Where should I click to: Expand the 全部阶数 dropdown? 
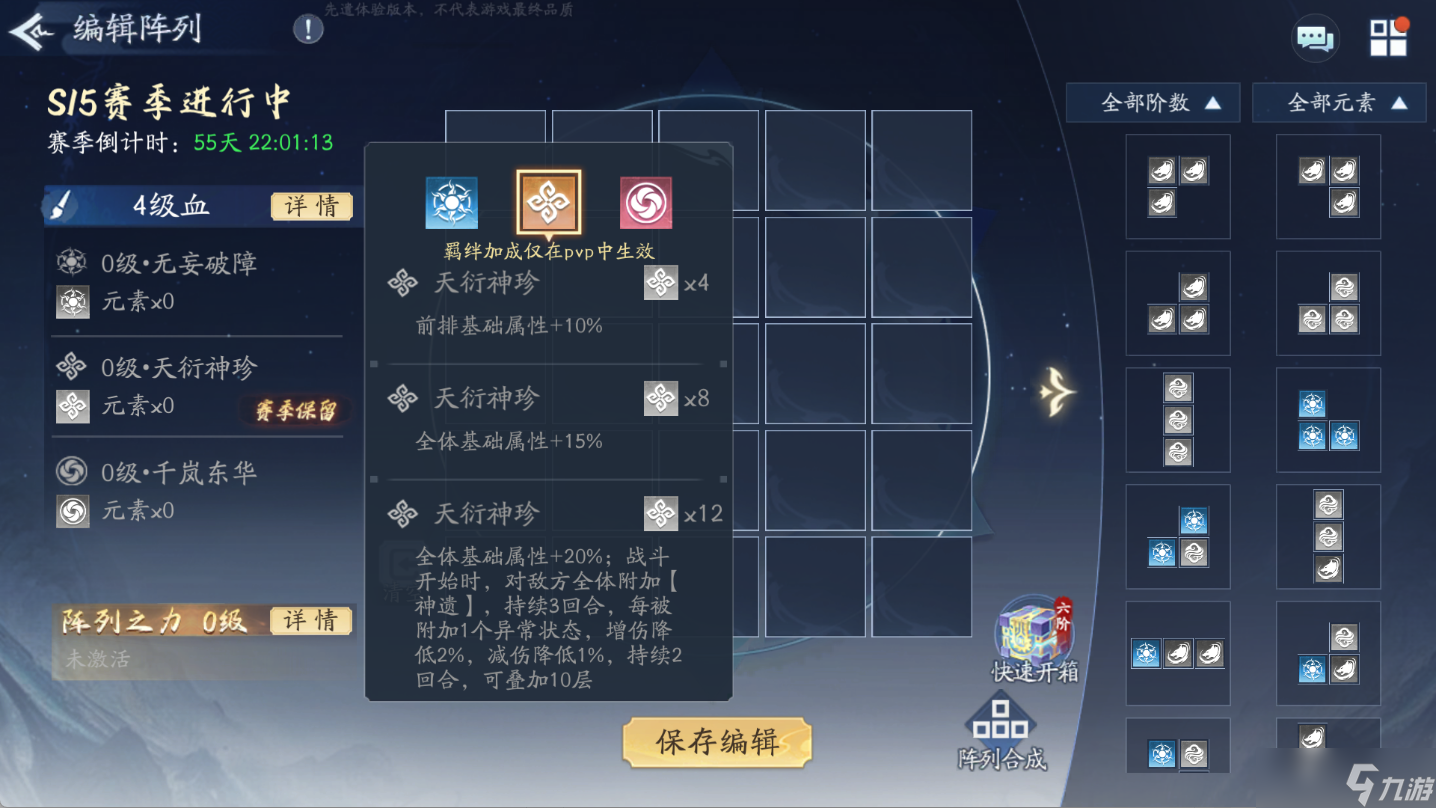pos(1152,102)
